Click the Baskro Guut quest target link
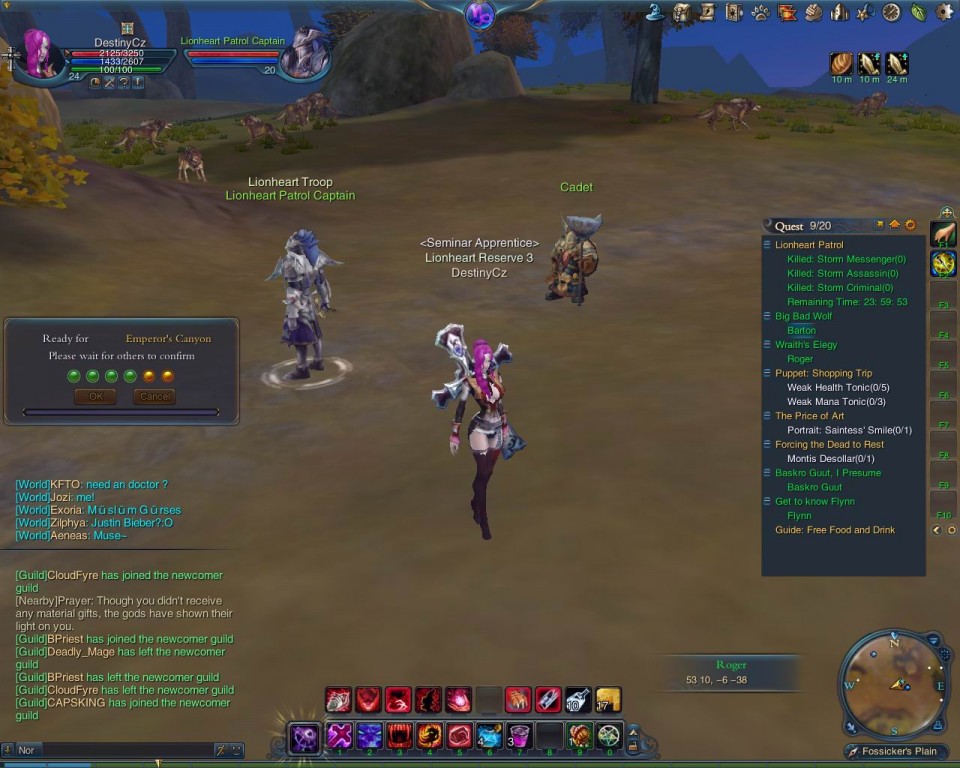The width and height of the screenshot is (960, 768). click(814, 488)
